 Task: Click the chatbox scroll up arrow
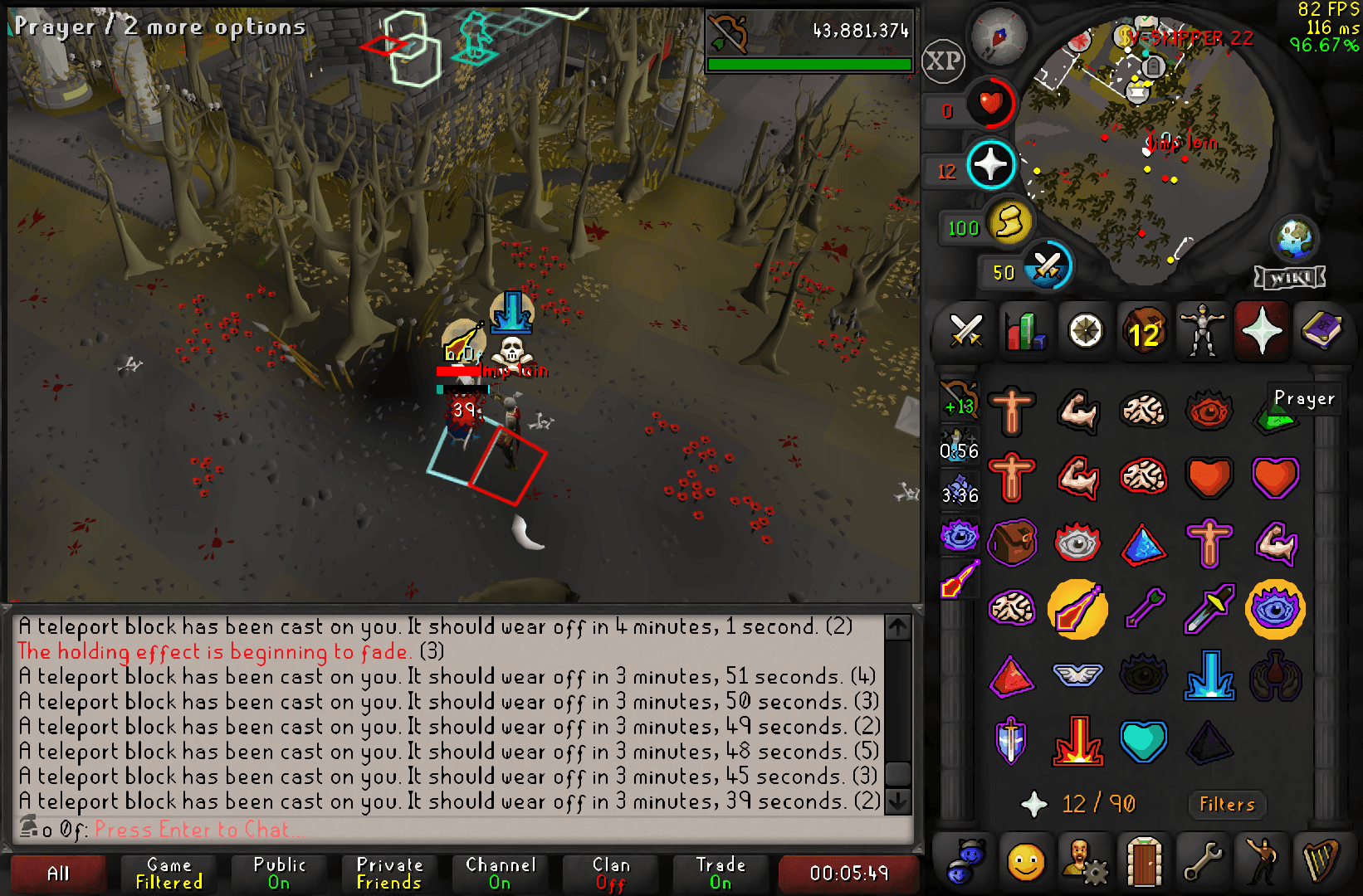896,628
